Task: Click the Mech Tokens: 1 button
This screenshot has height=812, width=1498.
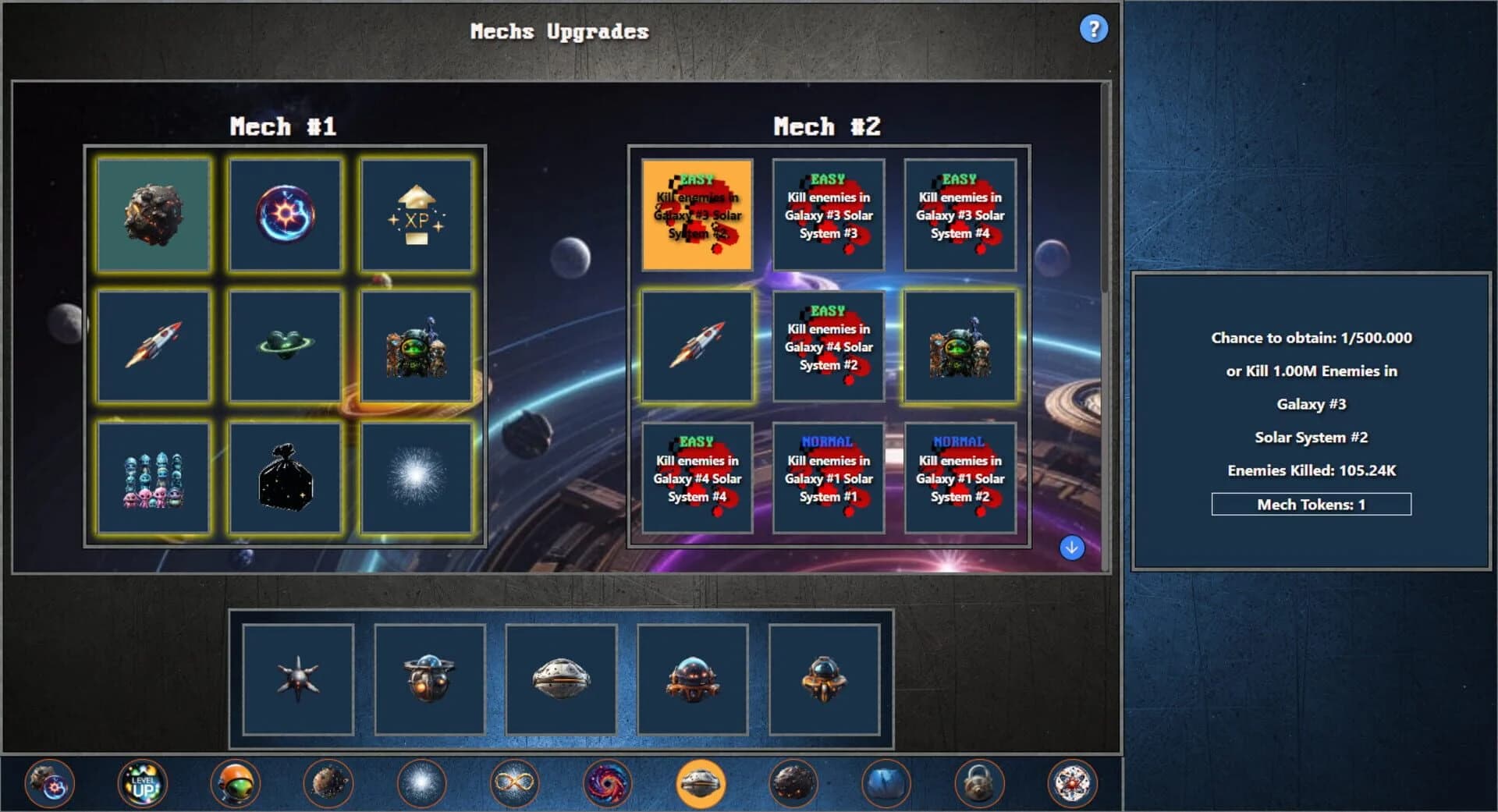Action: [1310, 505]
